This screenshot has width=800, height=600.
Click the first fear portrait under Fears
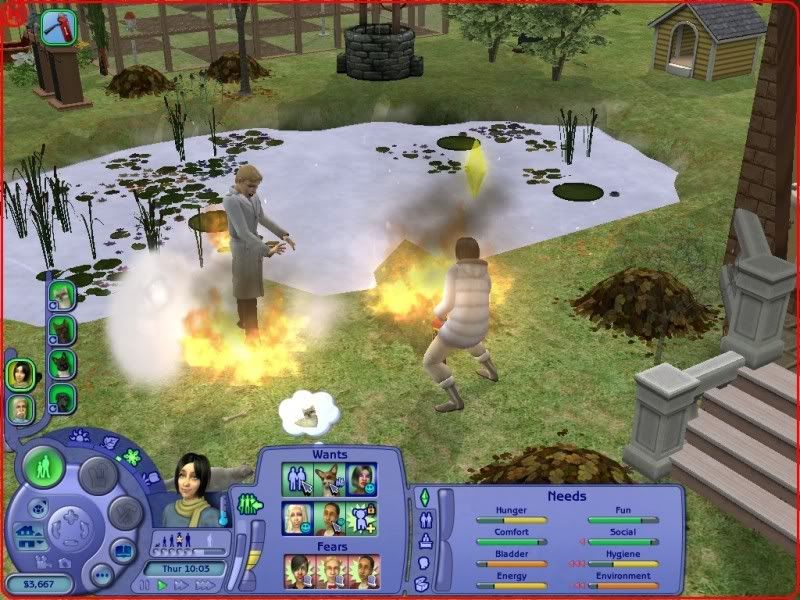299,571
